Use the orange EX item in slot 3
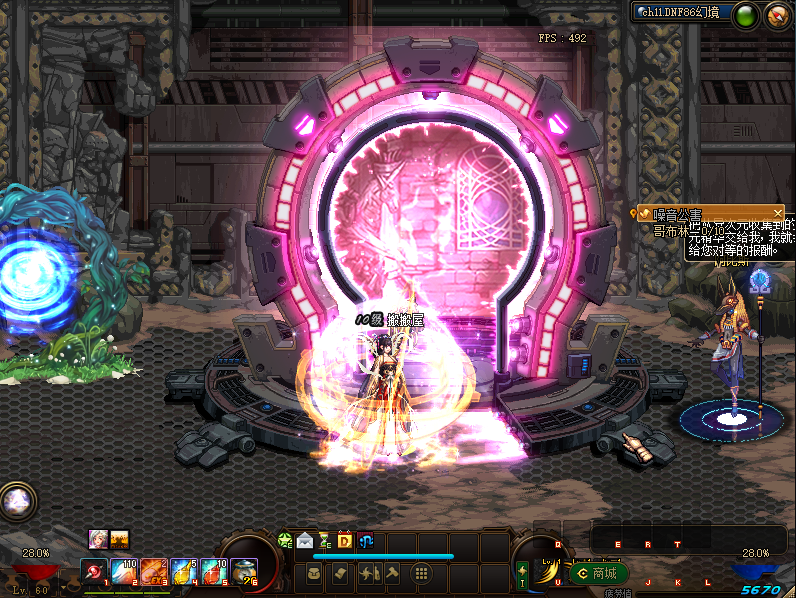 point(154,572)
